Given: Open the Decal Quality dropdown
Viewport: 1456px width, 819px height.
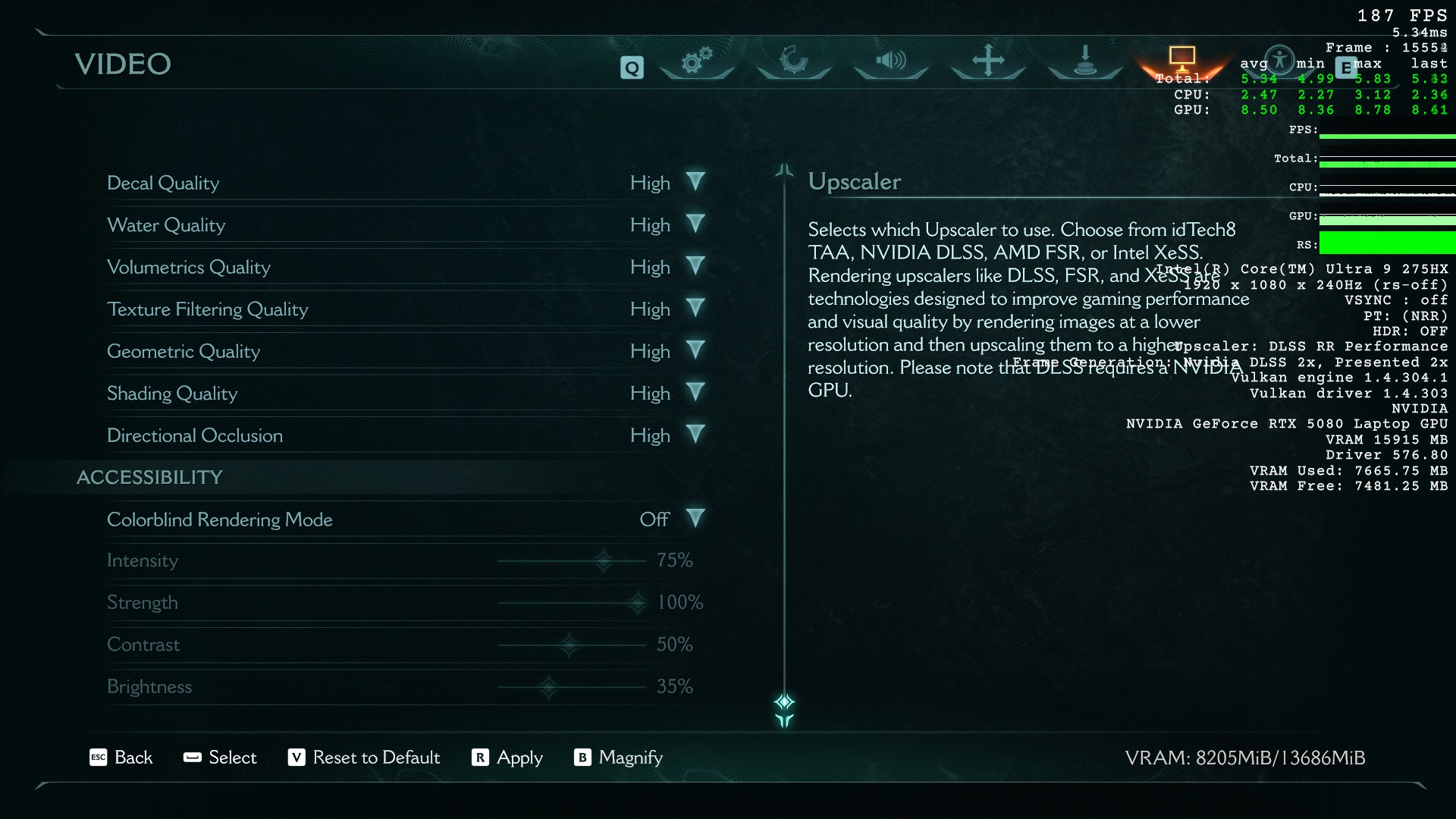Looking at the screenshot, I should point(695,182).
